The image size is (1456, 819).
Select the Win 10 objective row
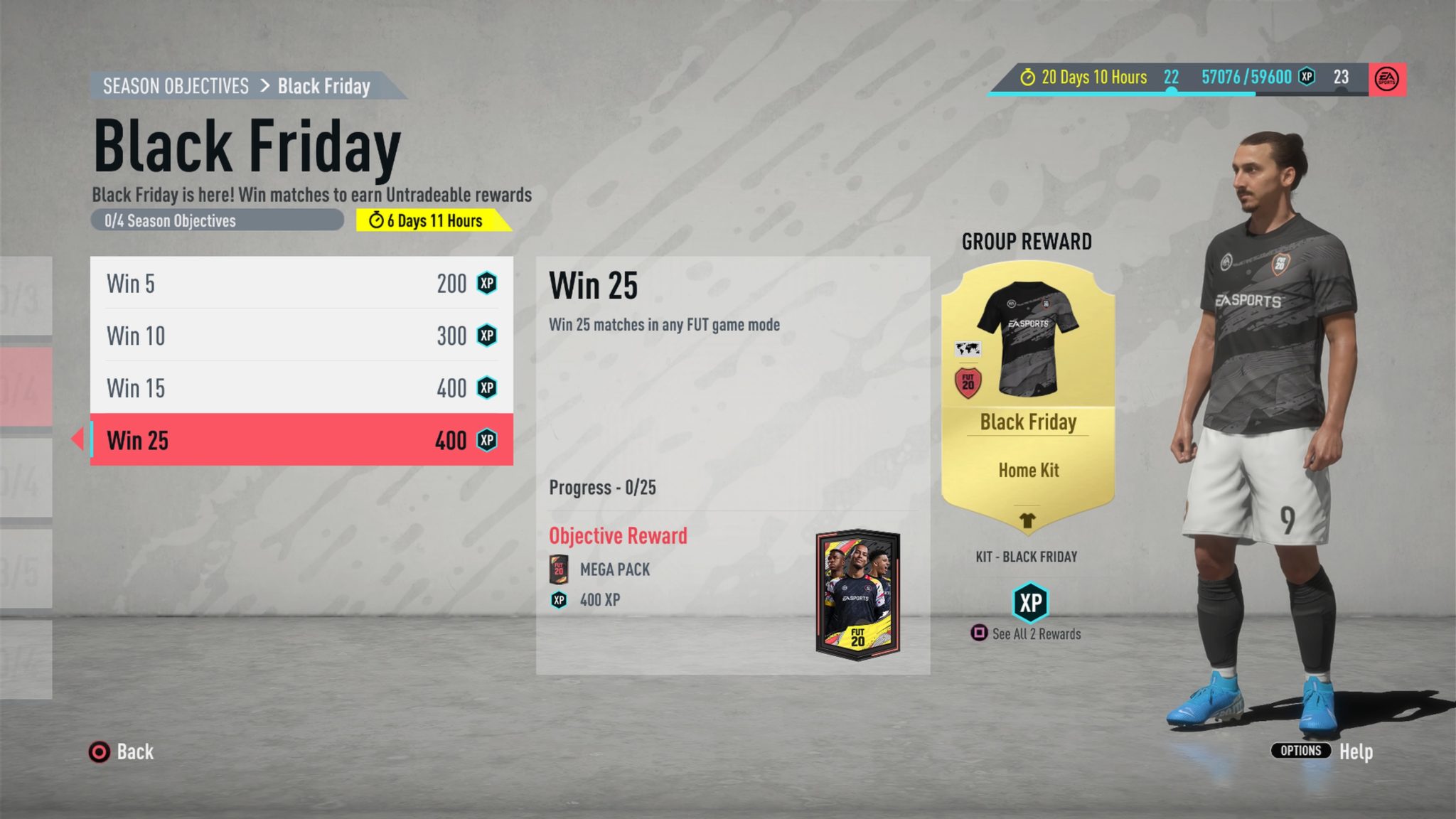pyautogui.click(x=301, y=336)
